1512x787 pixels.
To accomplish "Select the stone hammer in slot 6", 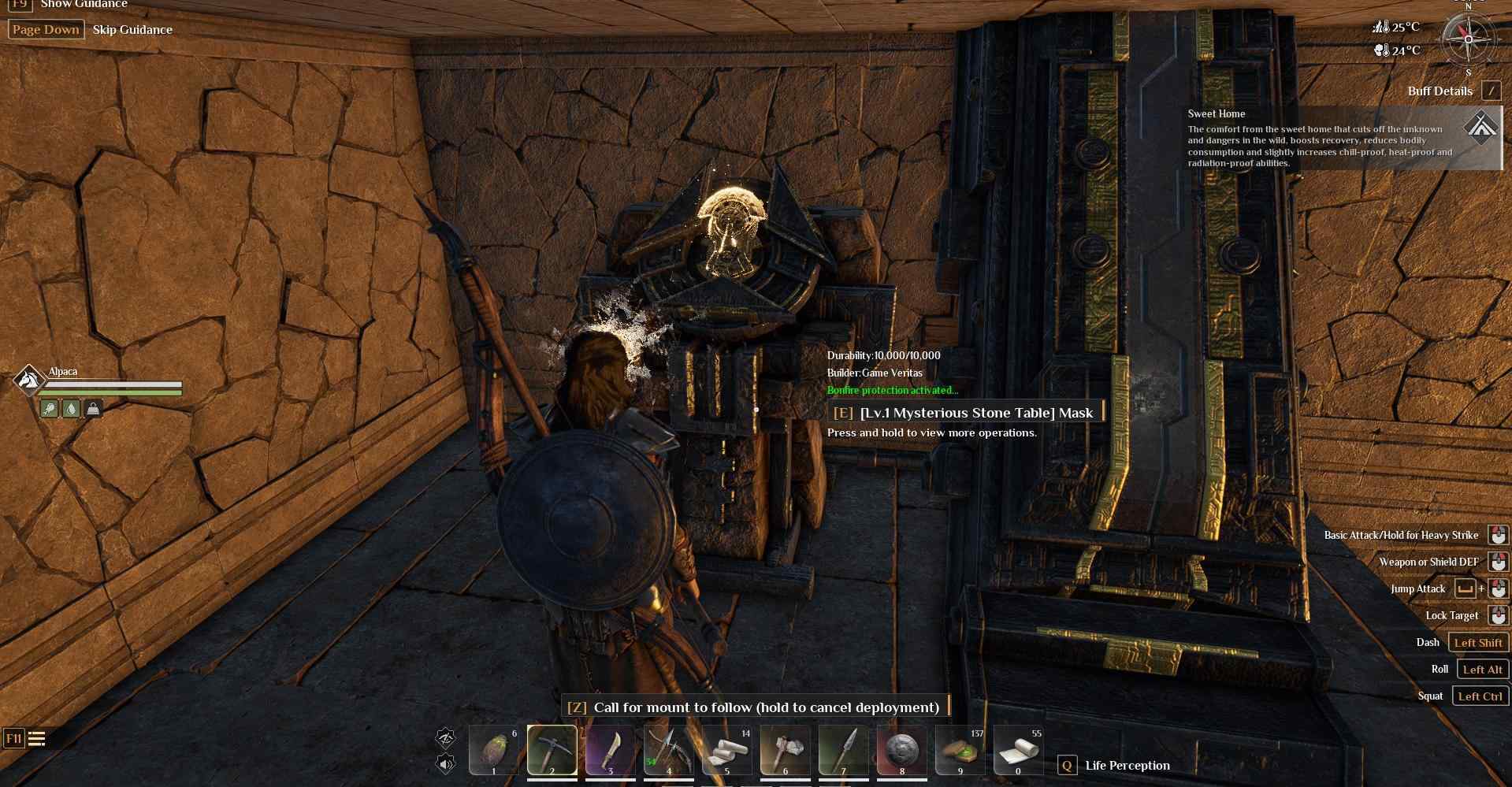I will click(x=785, y=751).
